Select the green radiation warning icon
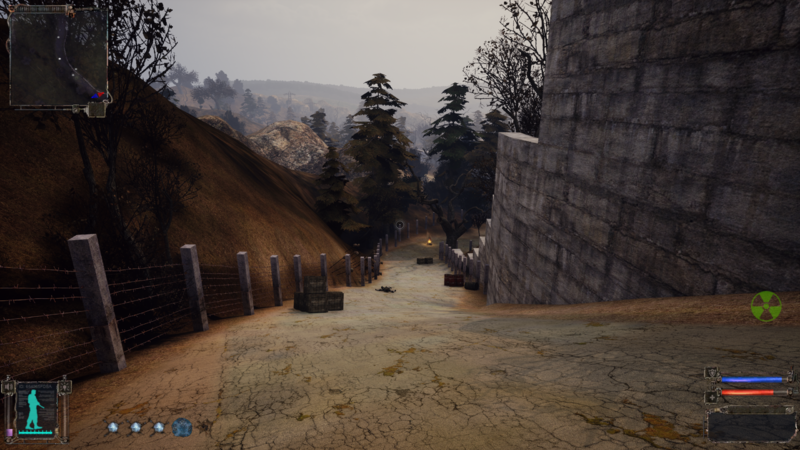The width and height of the screenshot is (800, 450). (766, 306)
